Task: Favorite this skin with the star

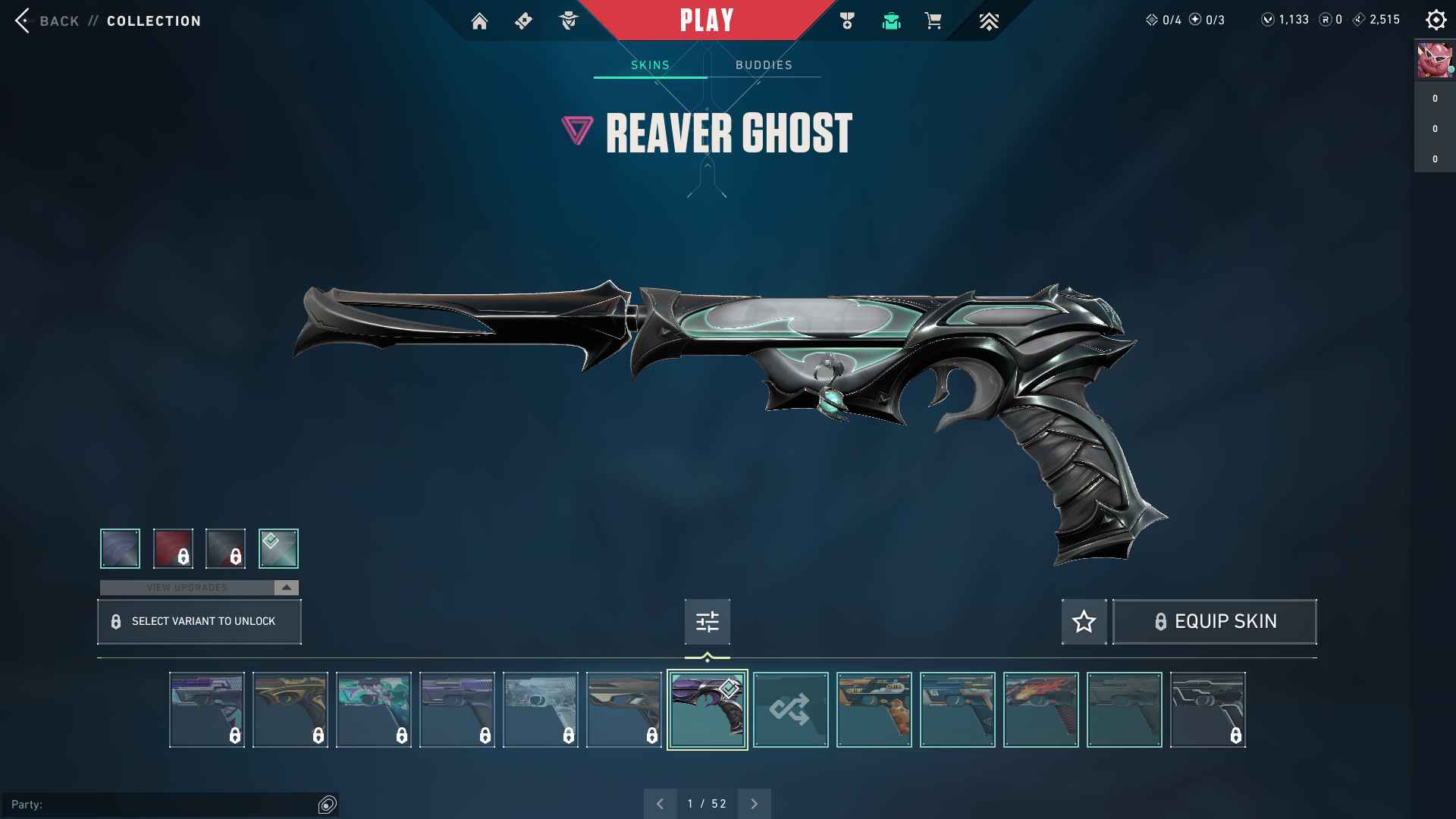Action: 1084,622
